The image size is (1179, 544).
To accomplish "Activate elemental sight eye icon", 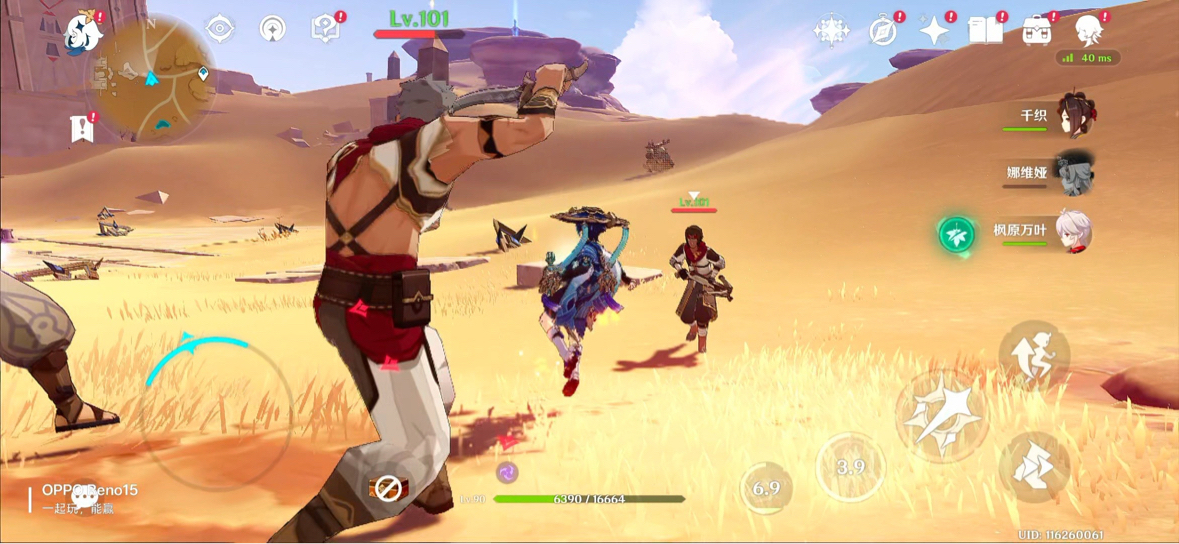I will point(220,29).
